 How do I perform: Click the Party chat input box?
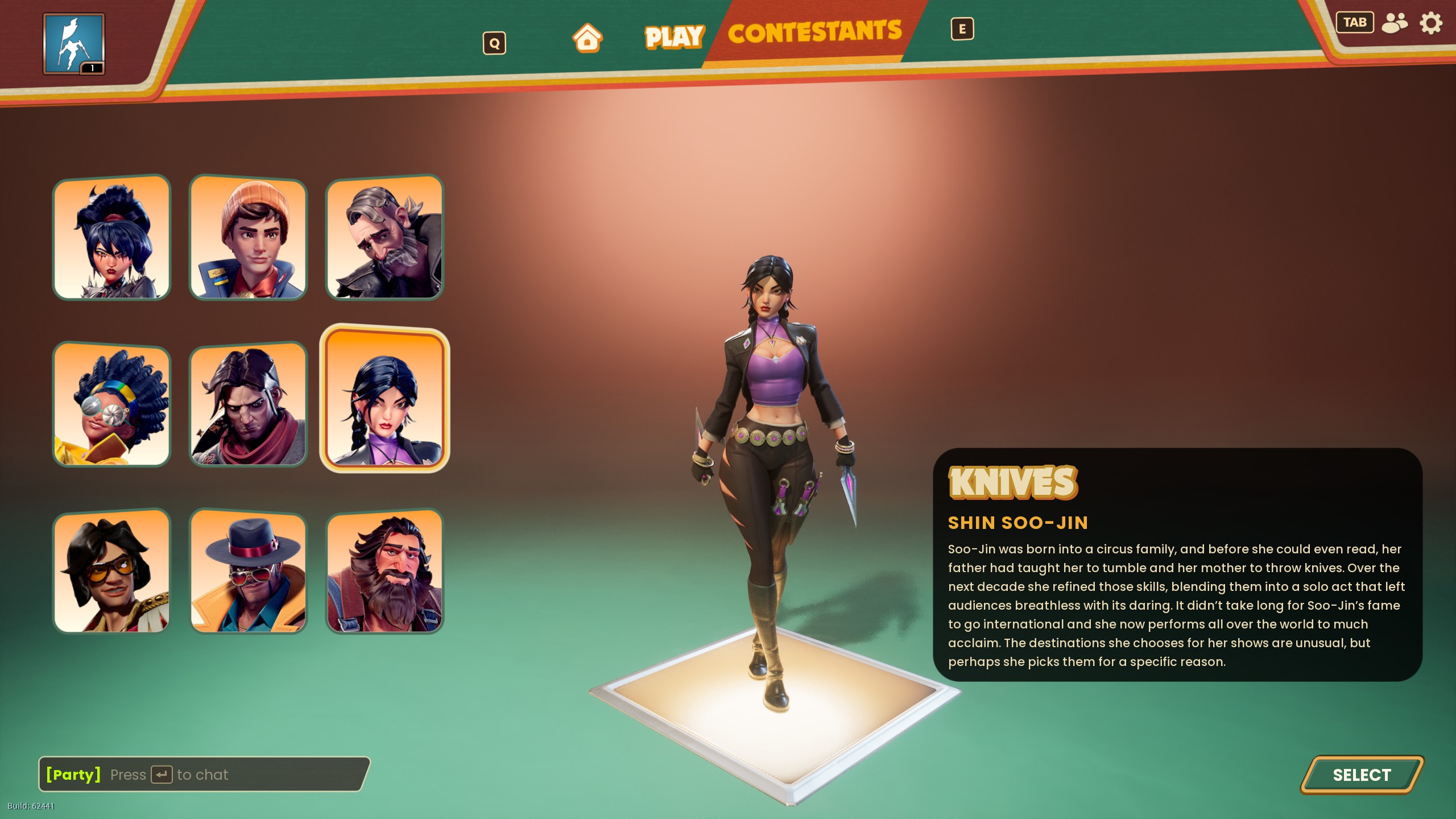tap(205, 774)
